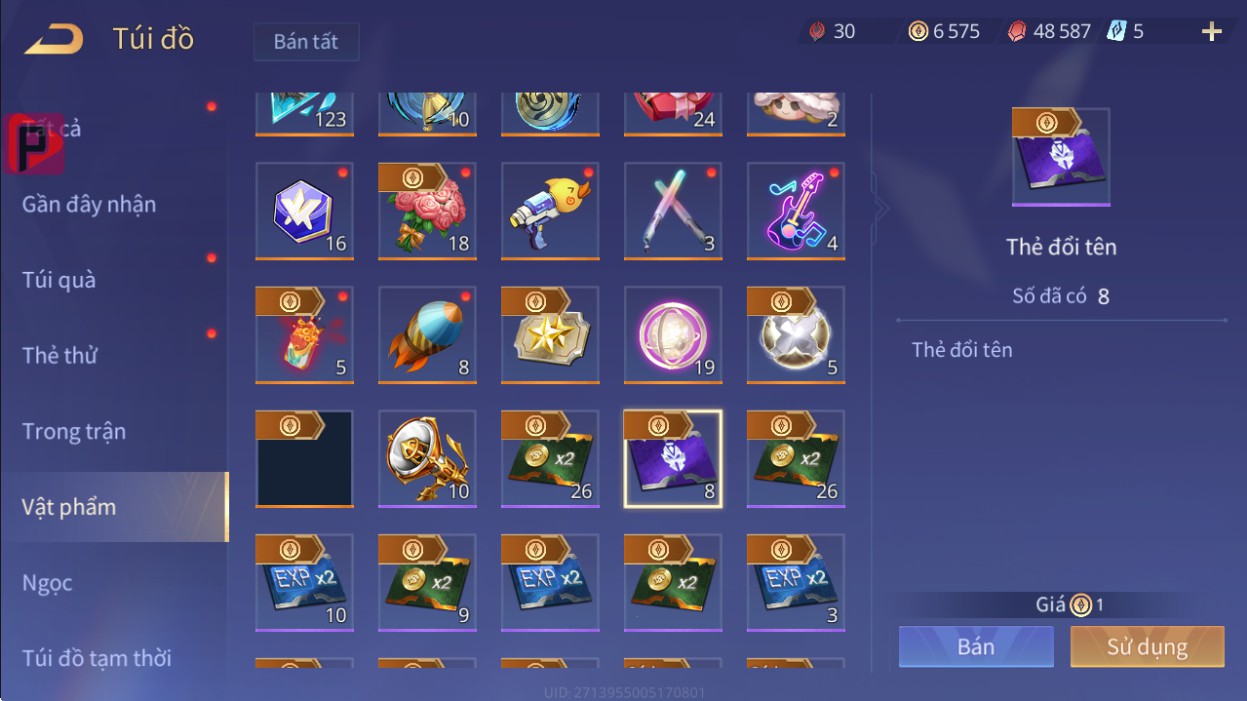This screenshot has width=1247, height=701.
Task: Select the Trong trận tab
Action: 74,431
